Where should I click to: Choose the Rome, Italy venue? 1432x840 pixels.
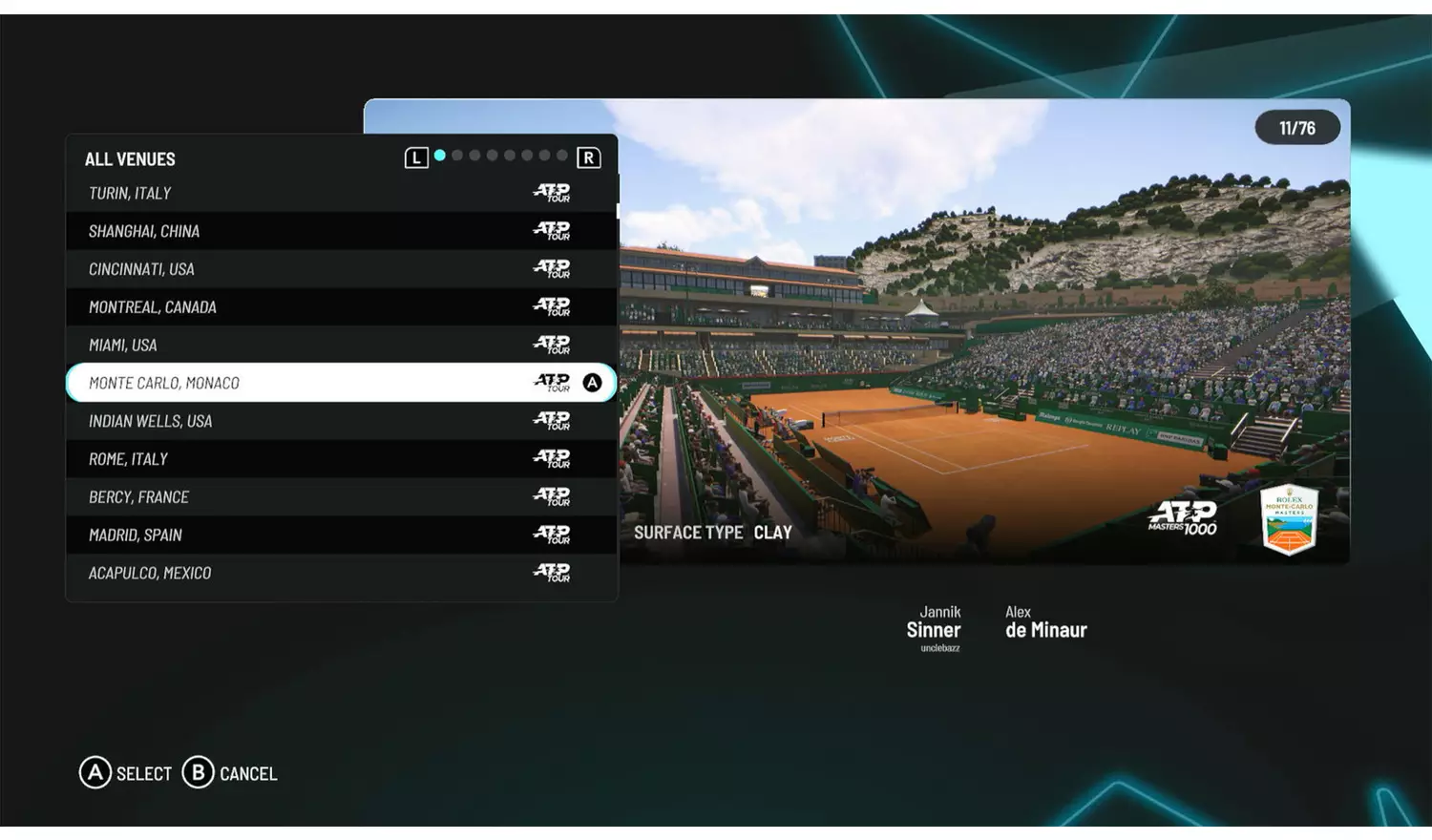pos(341,459)
